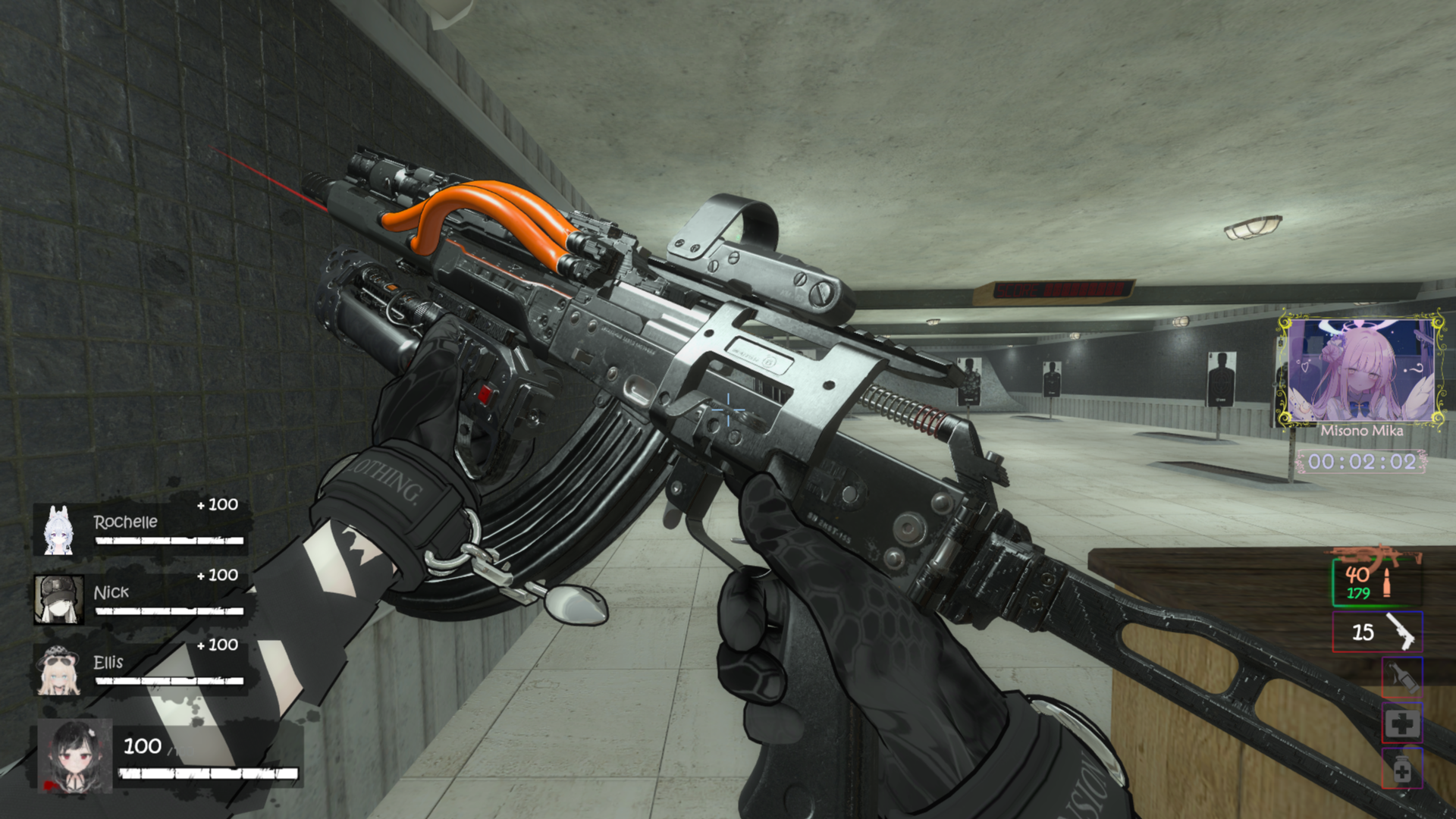The width and height of the screenshot is (1456, 819).
Task: Click your own character portrait
Action: [x=75, y=755]
